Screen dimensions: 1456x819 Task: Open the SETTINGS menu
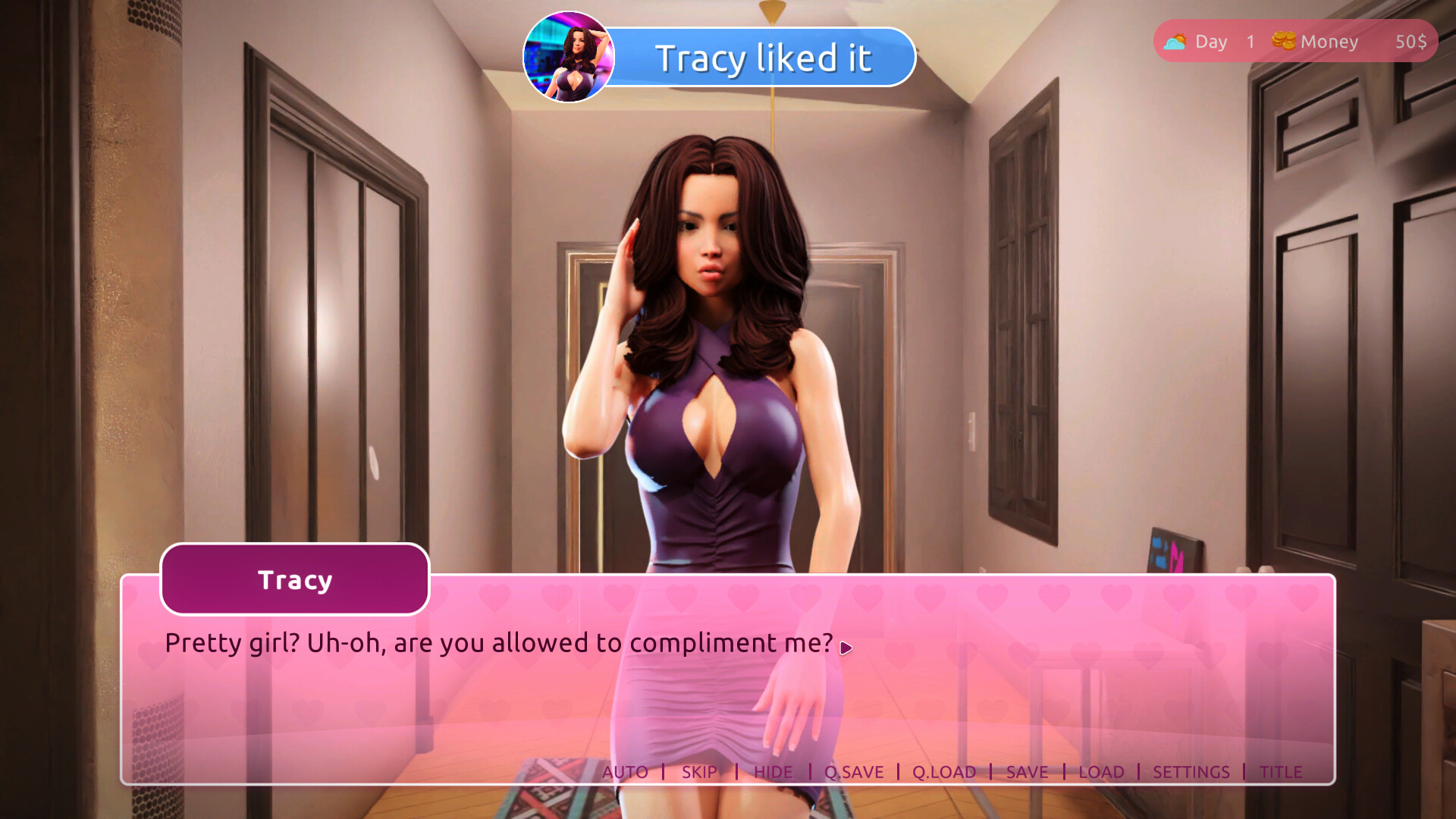(x=1191, y=772)
